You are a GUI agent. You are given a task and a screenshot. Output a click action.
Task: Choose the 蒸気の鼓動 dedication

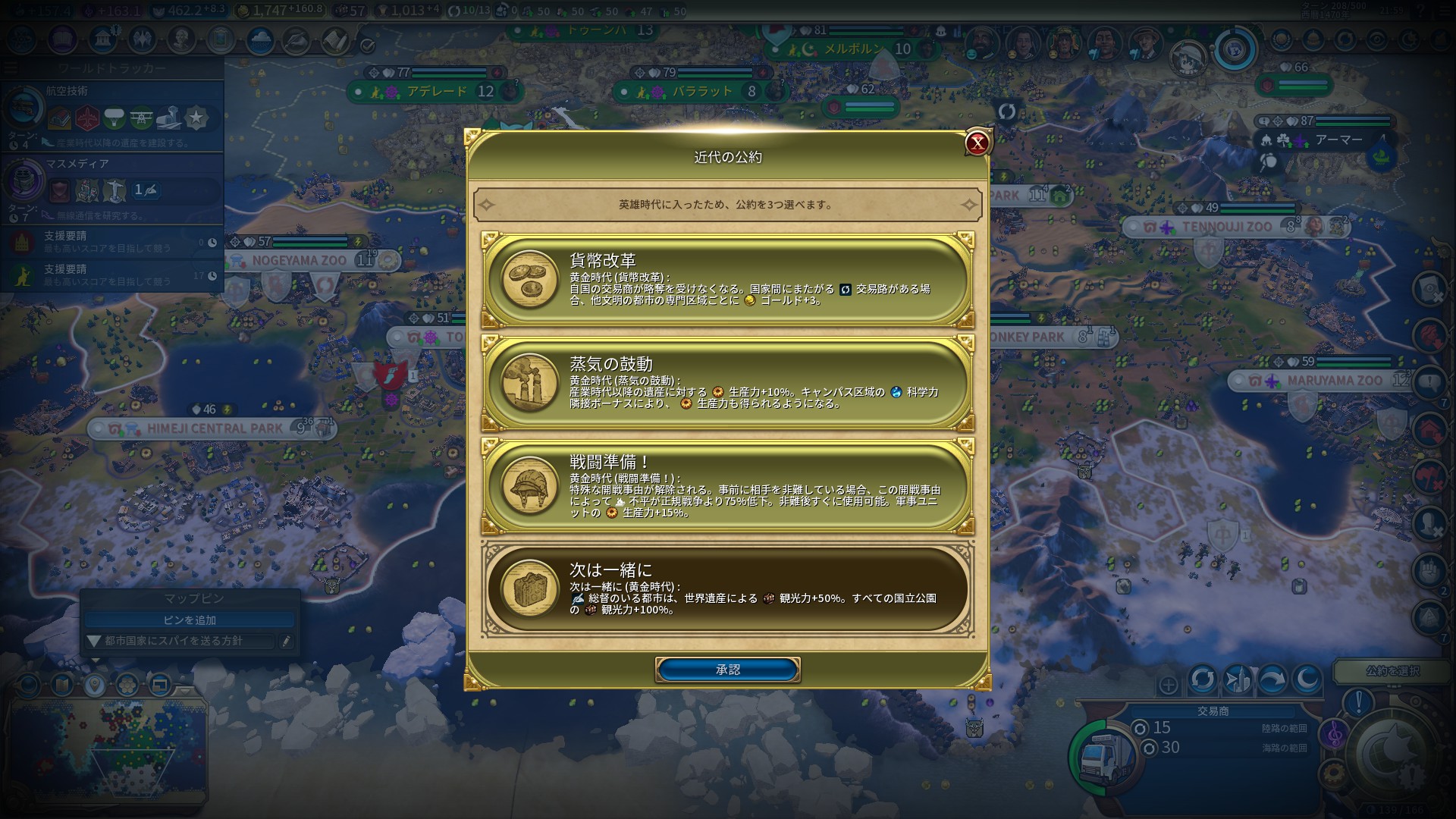coord(728,383)
